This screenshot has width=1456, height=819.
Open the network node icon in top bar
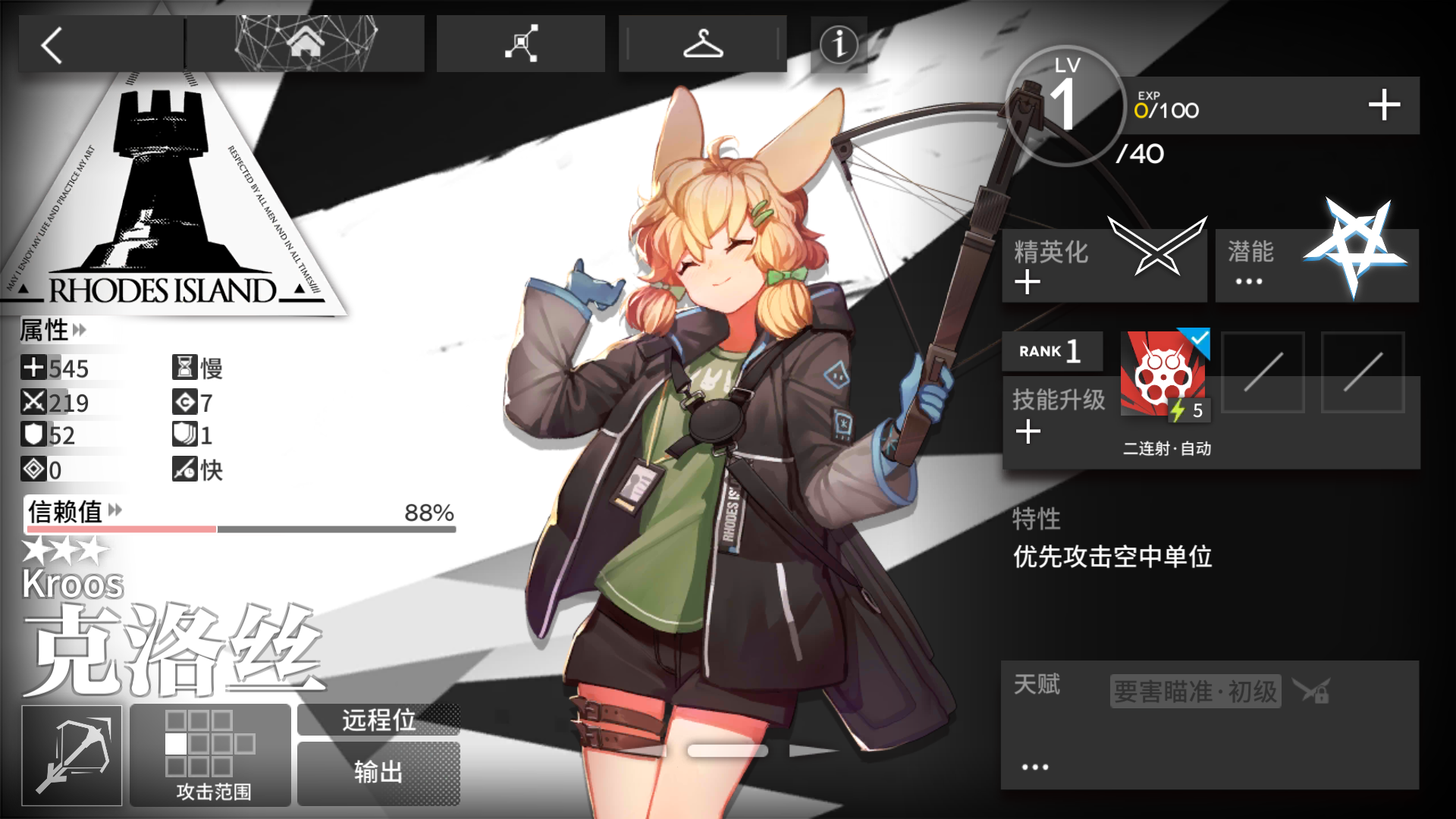point(520,43)
